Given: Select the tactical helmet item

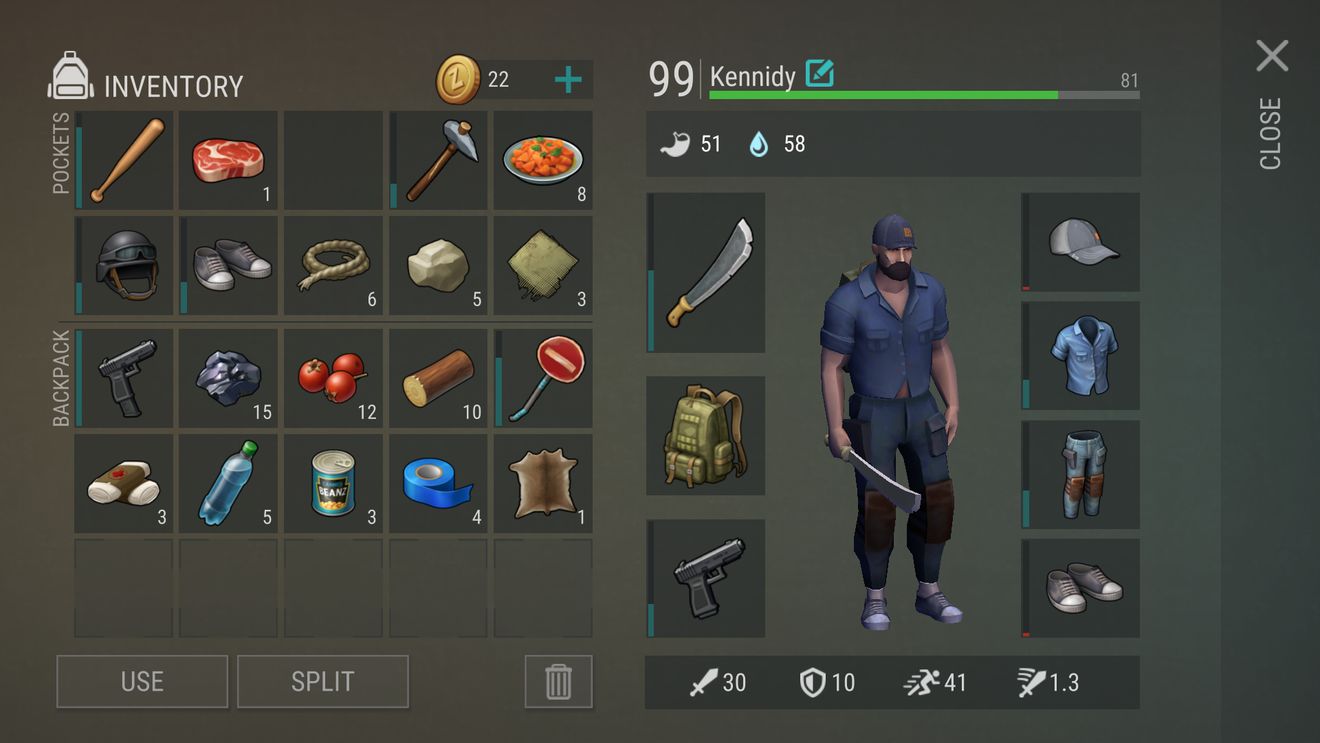Looking at the screenshot, I should click(x=122, y=265).
